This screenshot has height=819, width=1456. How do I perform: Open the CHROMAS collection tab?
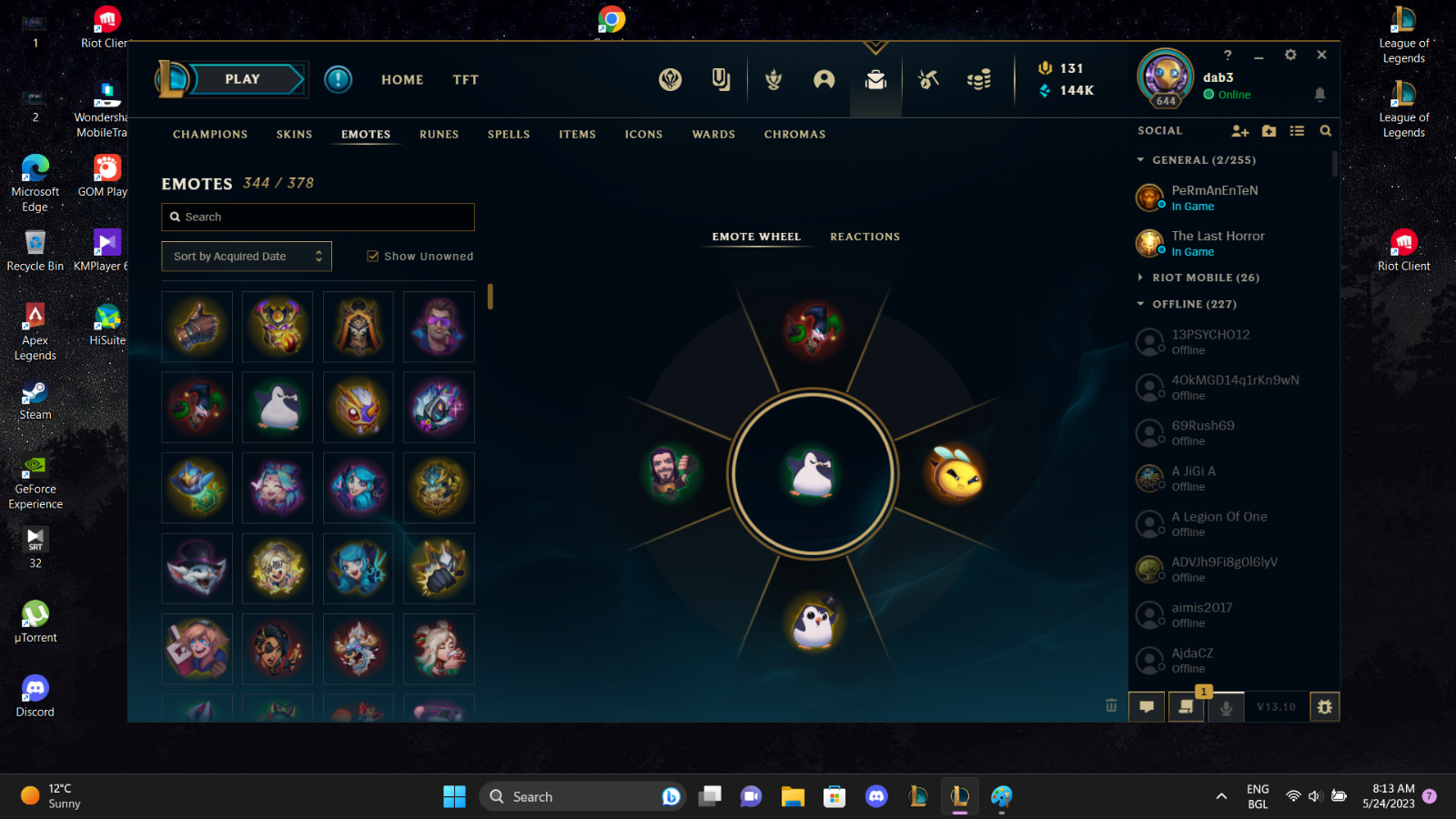(x=794, y=134)
